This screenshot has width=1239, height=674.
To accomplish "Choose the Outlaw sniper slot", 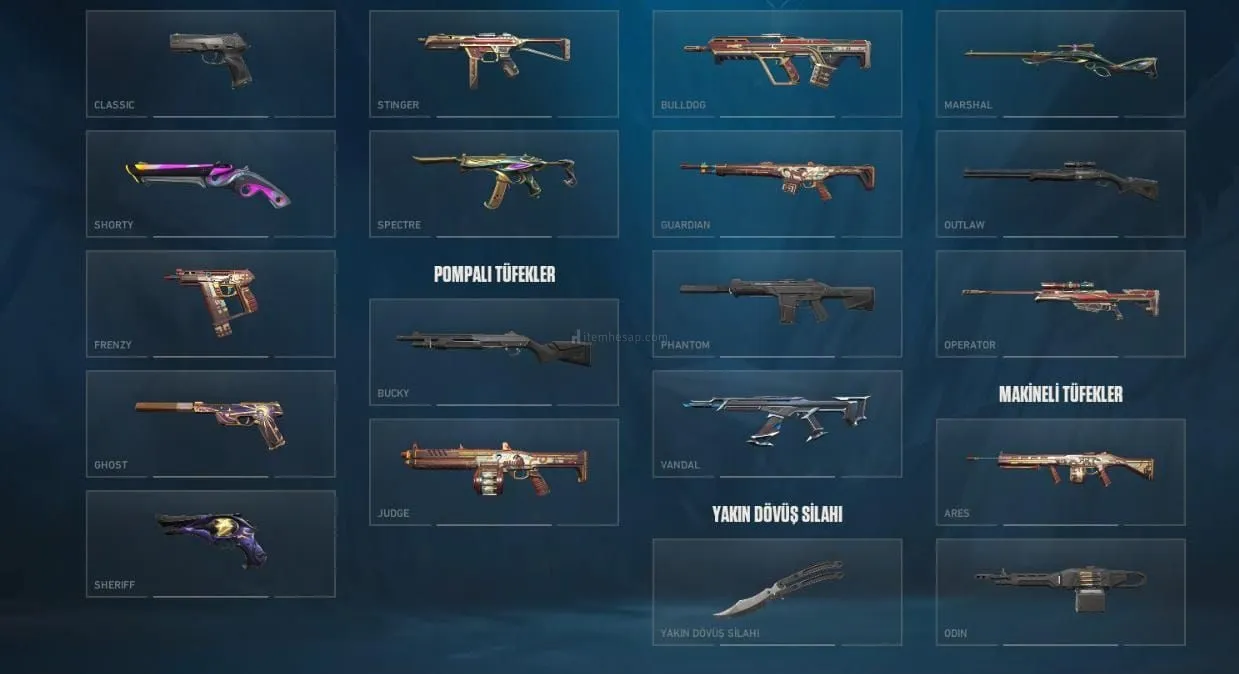I will 1060,183.
